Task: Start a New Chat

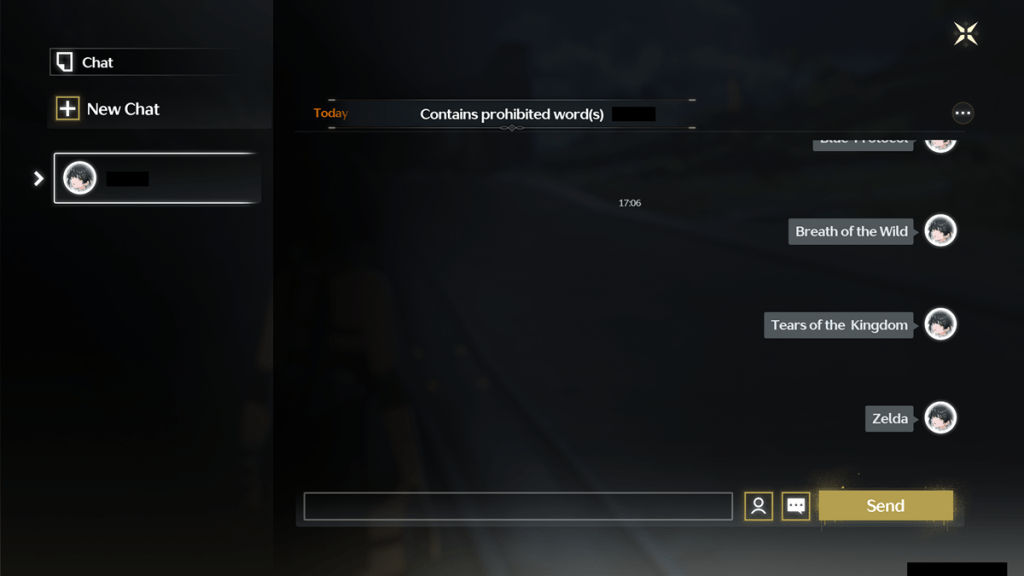Action: (108, 109)
